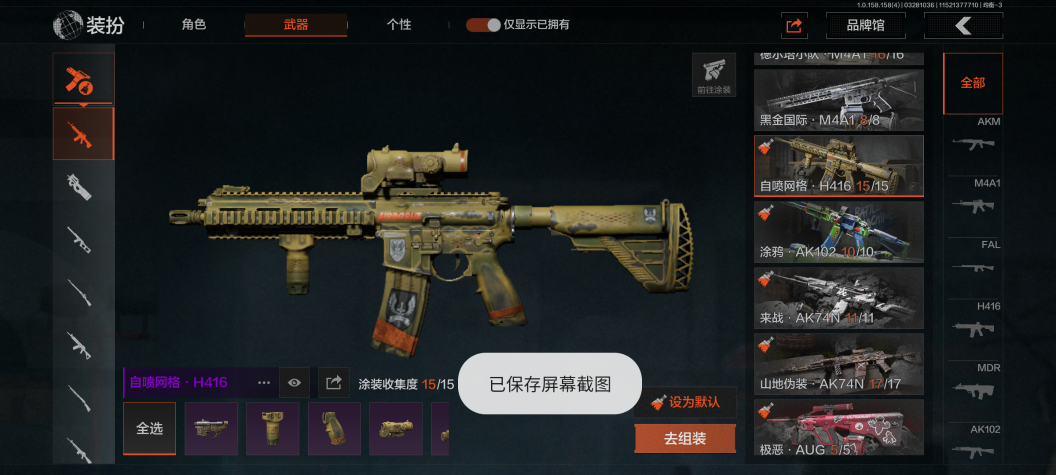The width and height of the screenshot is (1056, 475).
Task: Go to assembly with 去组装
Action: pos(685,438)
